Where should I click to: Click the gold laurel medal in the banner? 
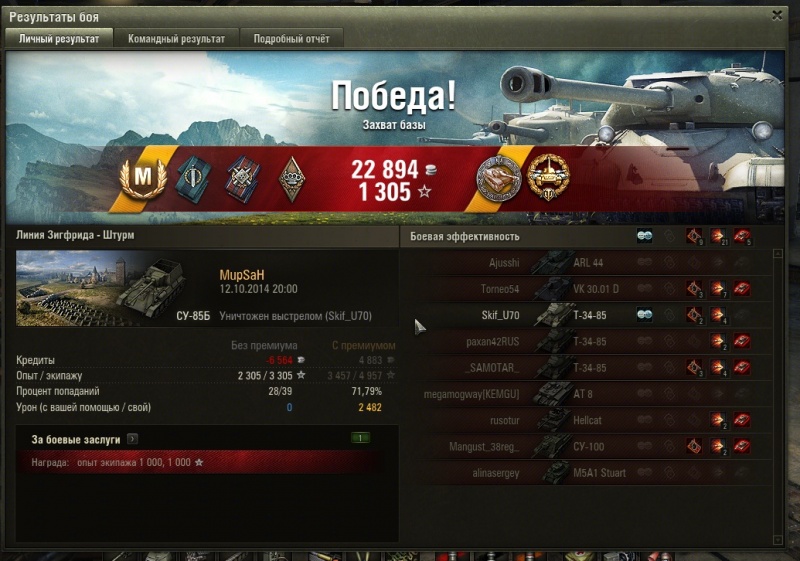pyautogui.click(x=548, y=175)
